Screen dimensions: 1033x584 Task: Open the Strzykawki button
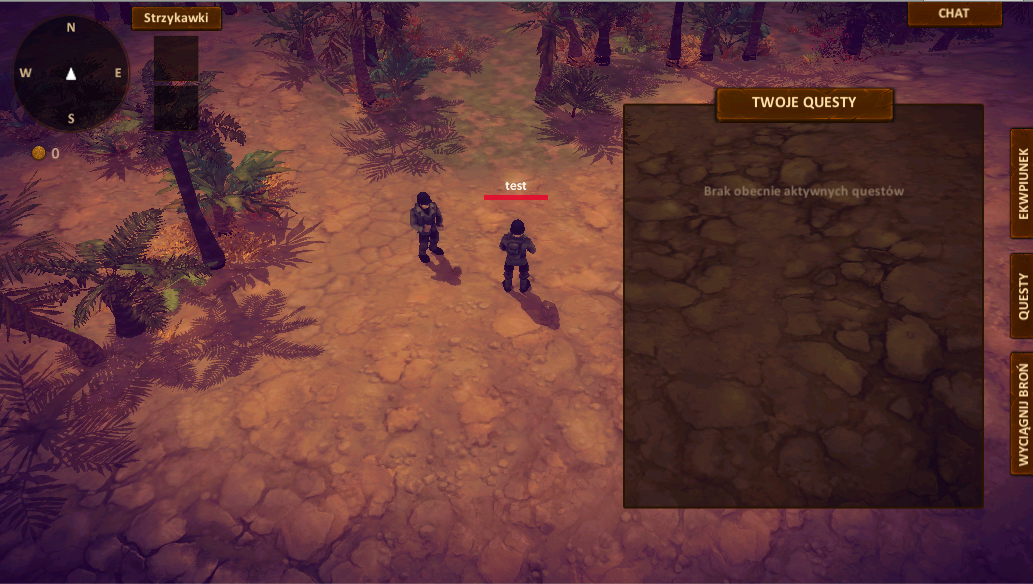pyautogui.click(x=176, y=18)
